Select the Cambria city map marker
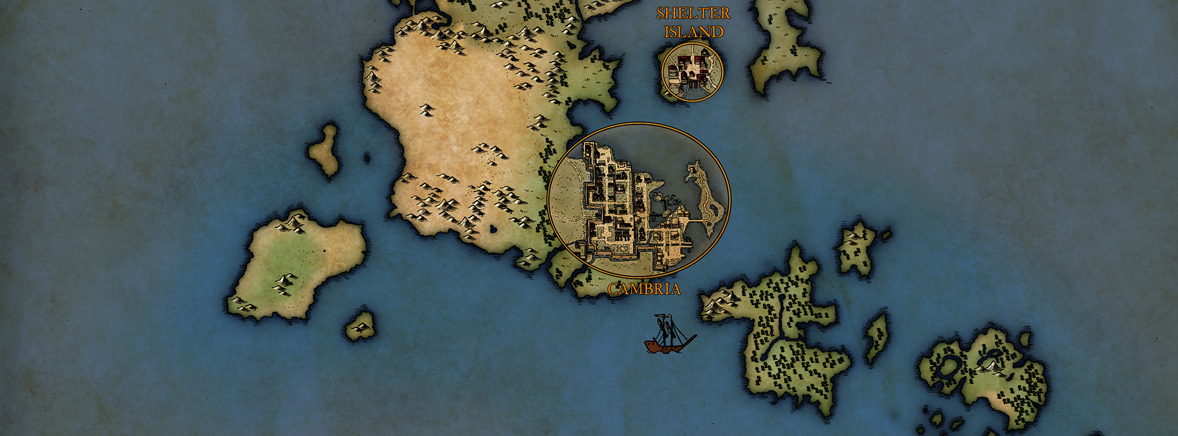 pyautogui.click(x=639, y=201)
